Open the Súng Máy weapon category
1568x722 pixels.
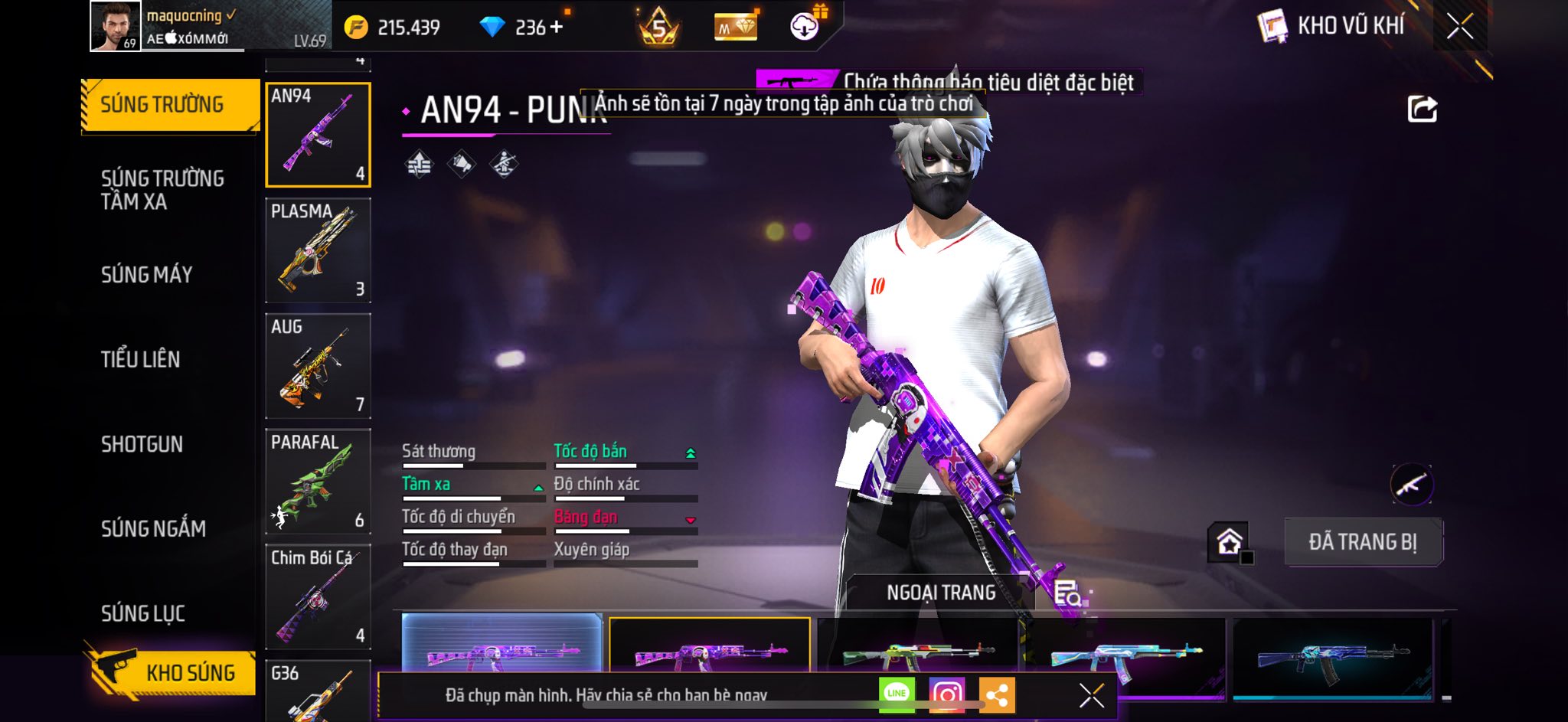(146, 274)
